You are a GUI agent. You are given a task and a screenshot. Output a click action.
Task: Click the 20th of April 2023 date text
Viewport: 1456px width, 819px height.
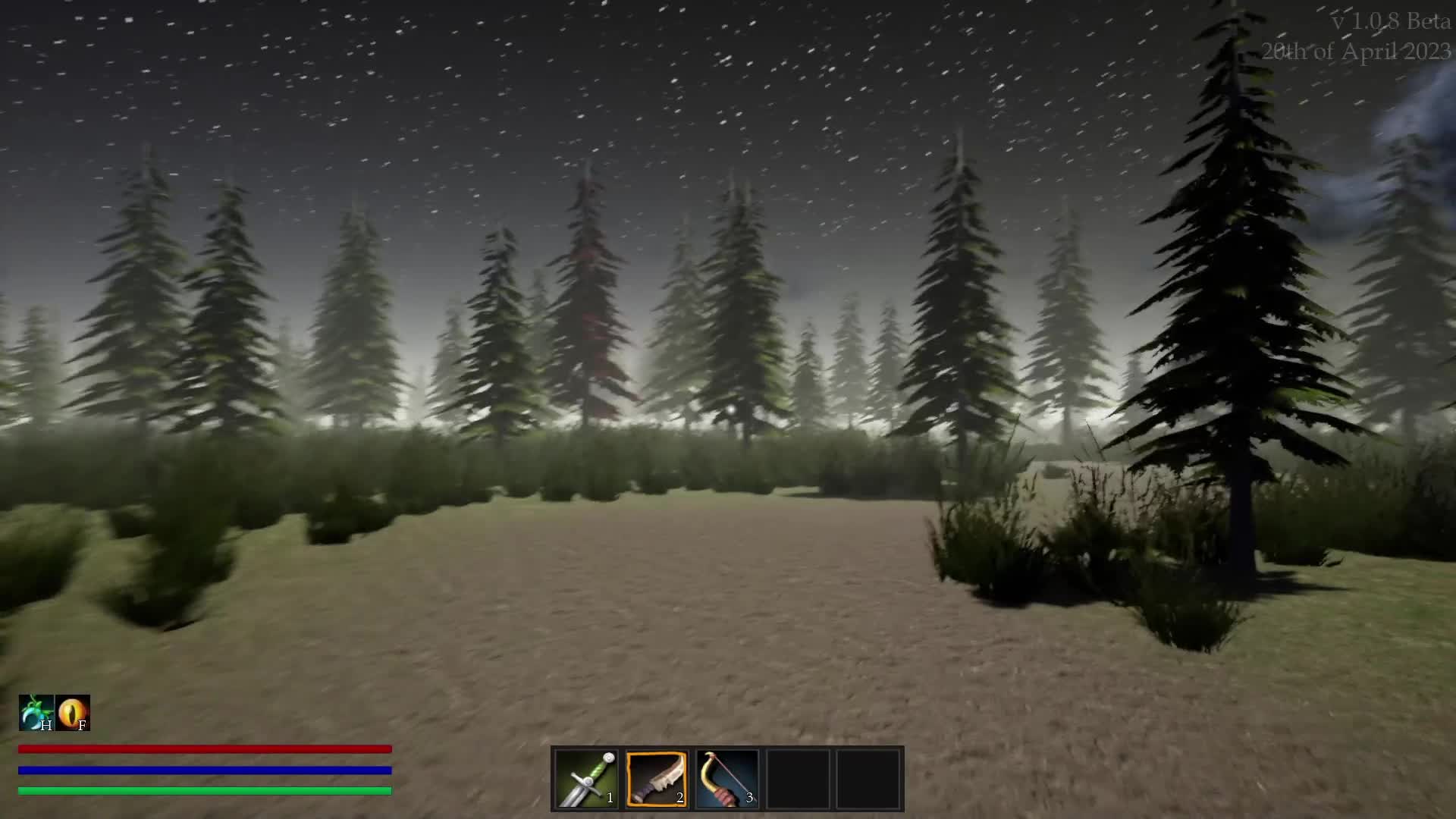click(x=1357, y=50)
